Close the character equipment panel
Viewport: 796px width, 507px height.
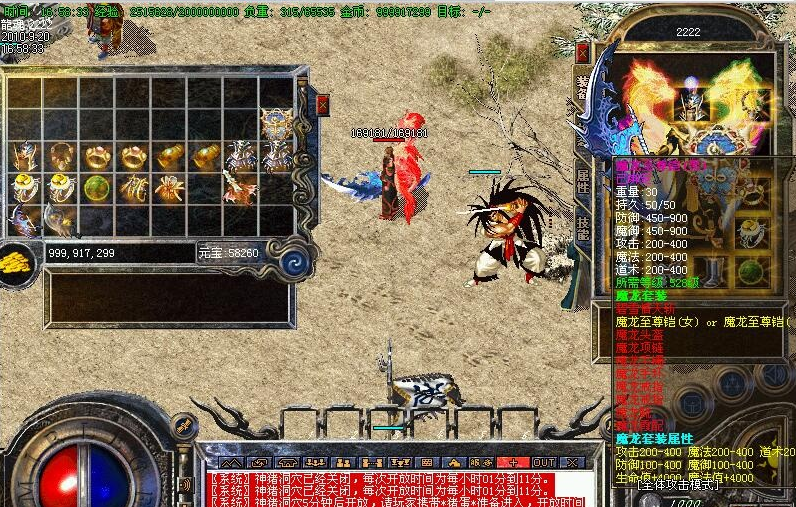583,52
